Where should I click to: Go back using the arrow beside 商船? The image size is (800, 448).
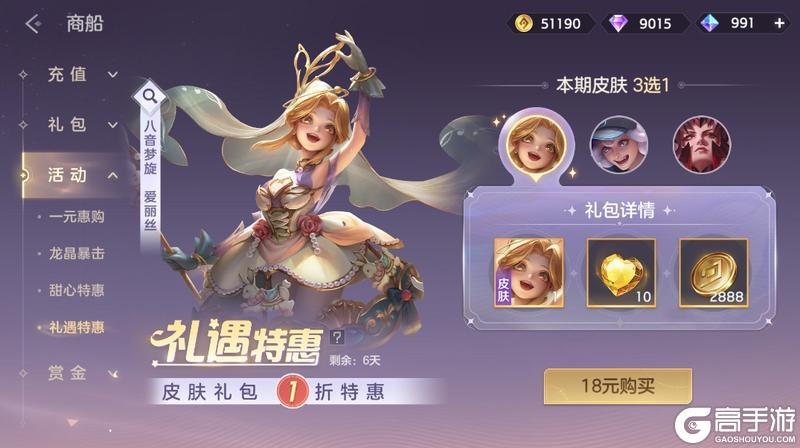click(x=33, y=23)
